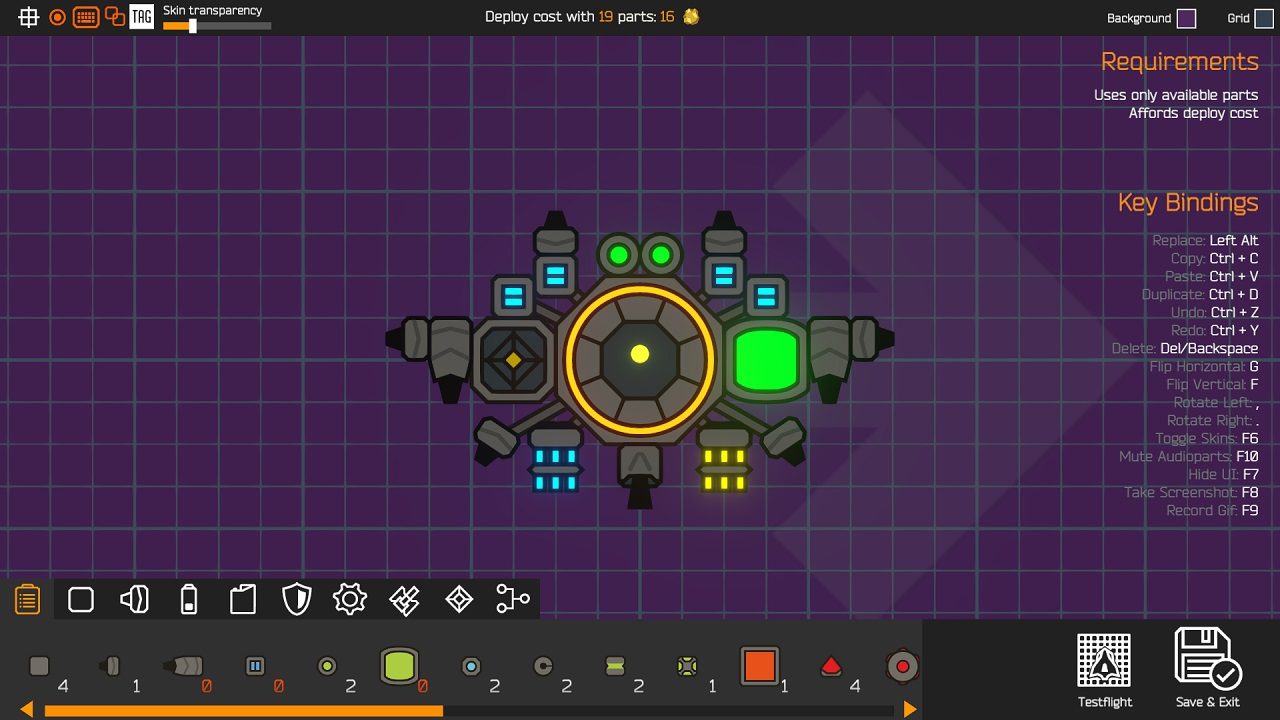Screen dimensions: 1280x720
Task: Click the Skin transparency slider handle
Action: 193,26
